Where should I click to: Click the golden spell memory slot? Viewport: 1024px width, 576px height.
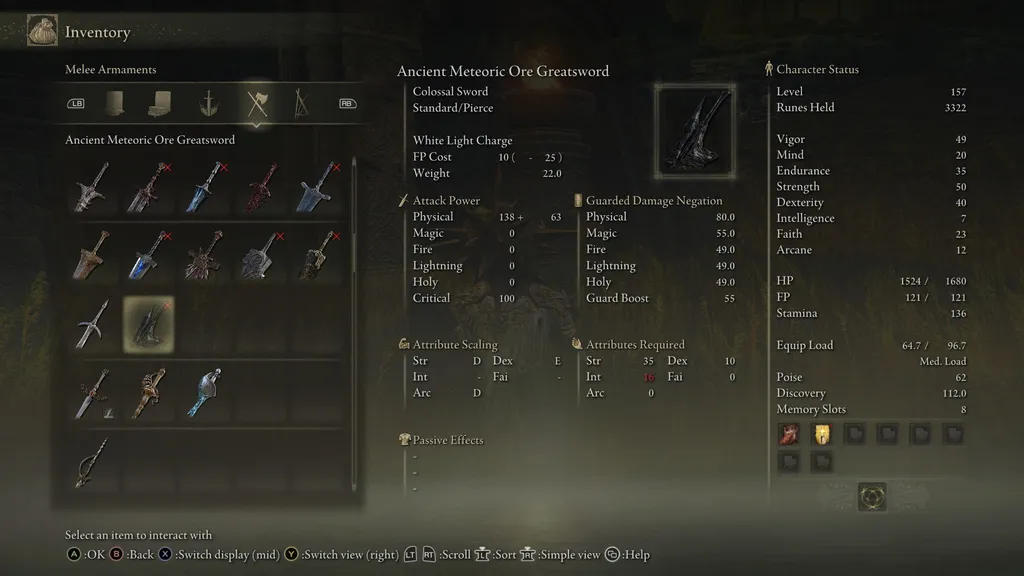pos(822,434)
